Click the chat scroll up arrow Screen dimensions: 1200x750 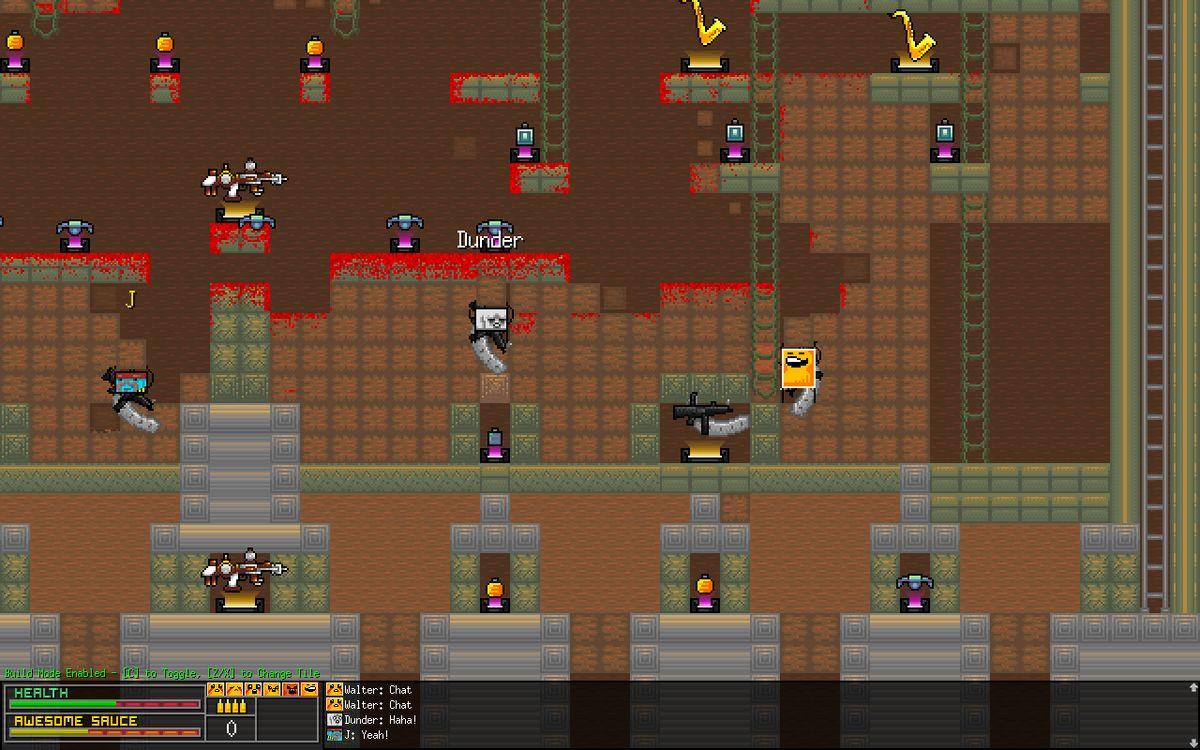(x=1192, y=688)
